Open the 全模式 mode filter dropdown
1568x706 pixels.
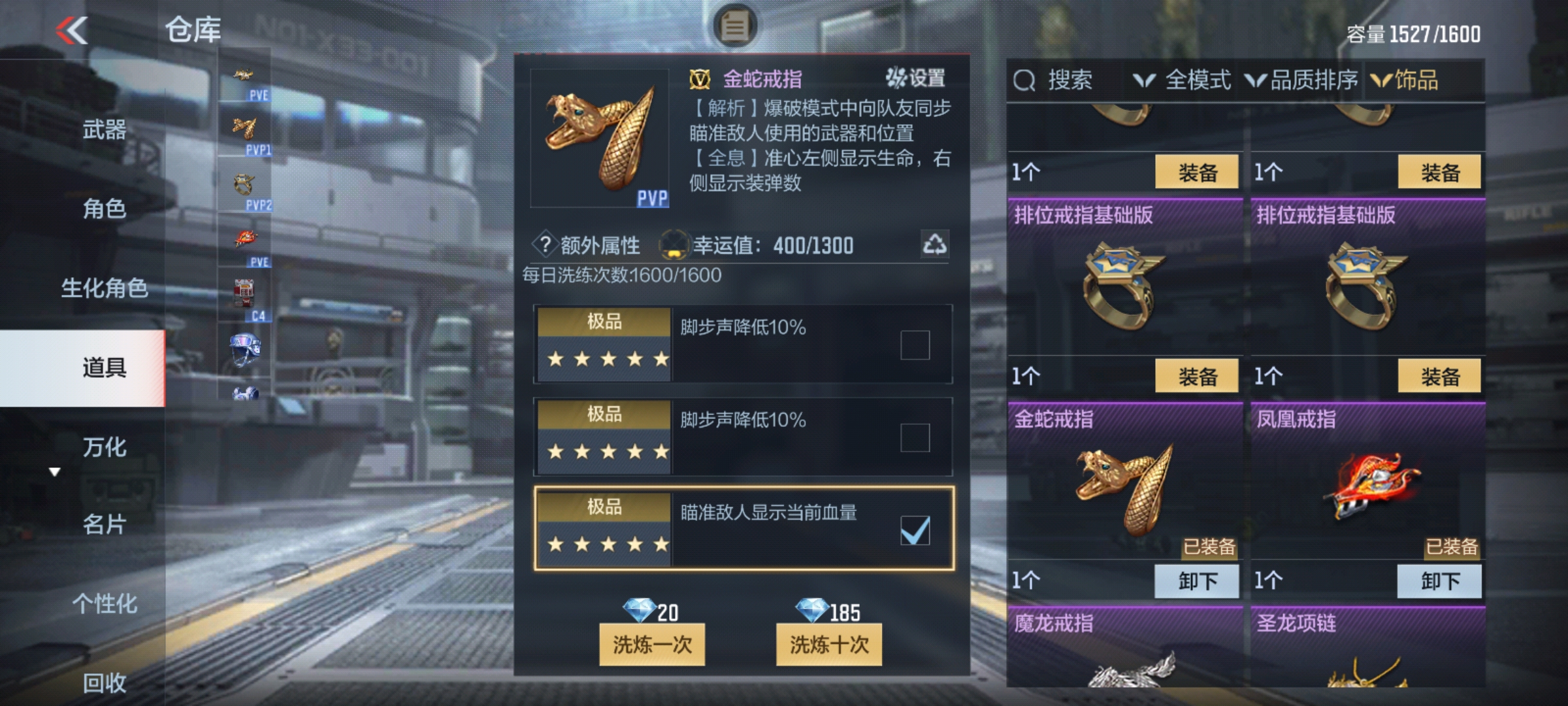point(1183,80)
